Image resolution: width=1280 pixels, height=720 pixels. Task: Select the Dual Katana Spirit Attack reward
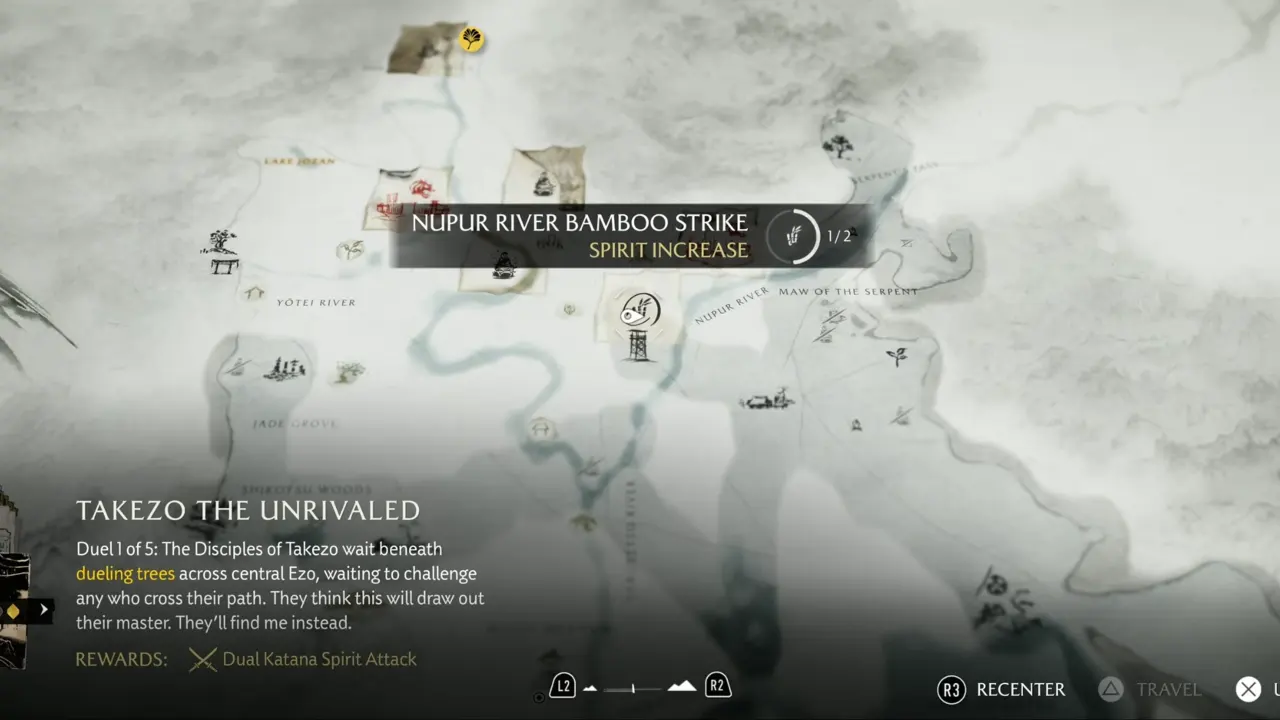[319, 659]
